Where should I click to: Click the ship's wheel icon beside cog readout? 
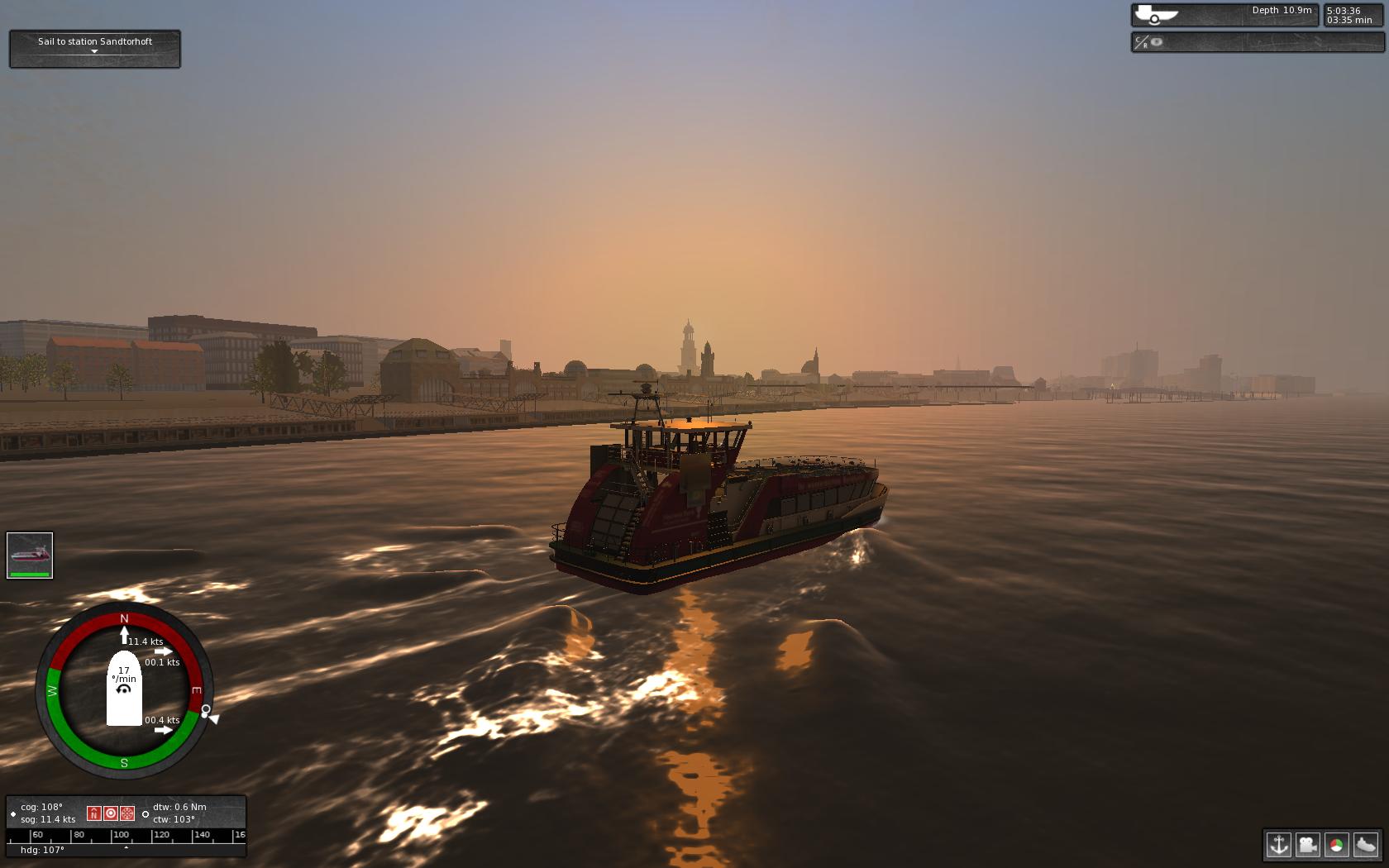point(126,813)
